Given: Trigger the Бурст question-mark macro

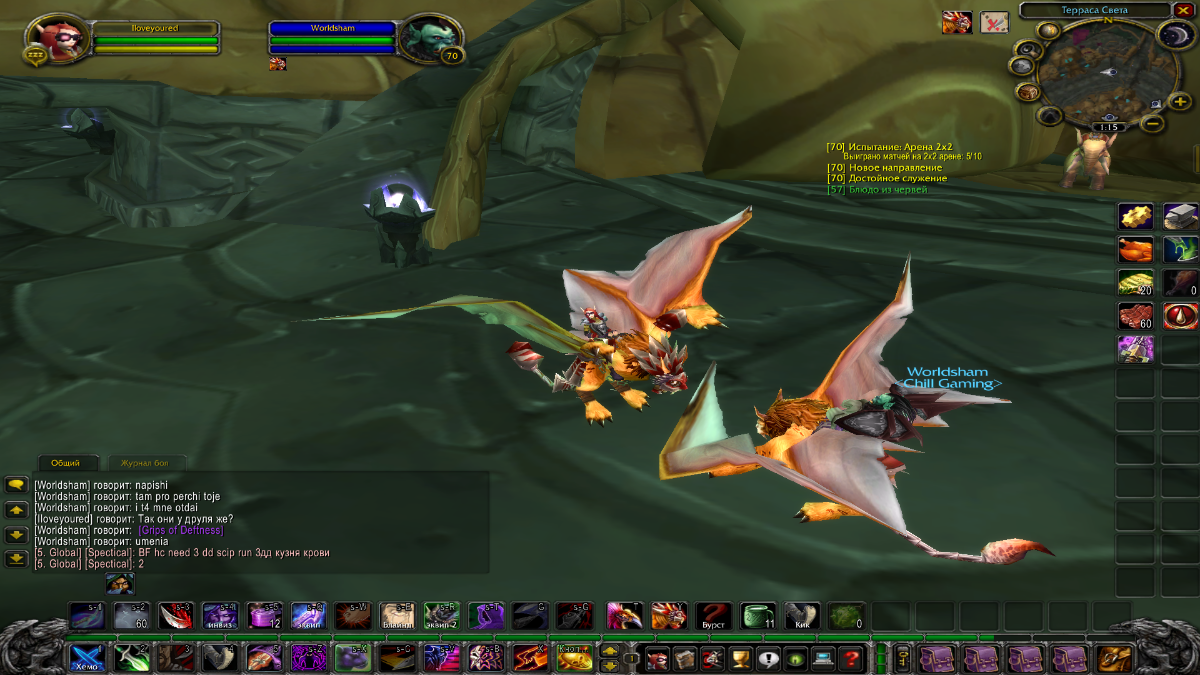Looking at the screenshot, I should coord(713,615).
